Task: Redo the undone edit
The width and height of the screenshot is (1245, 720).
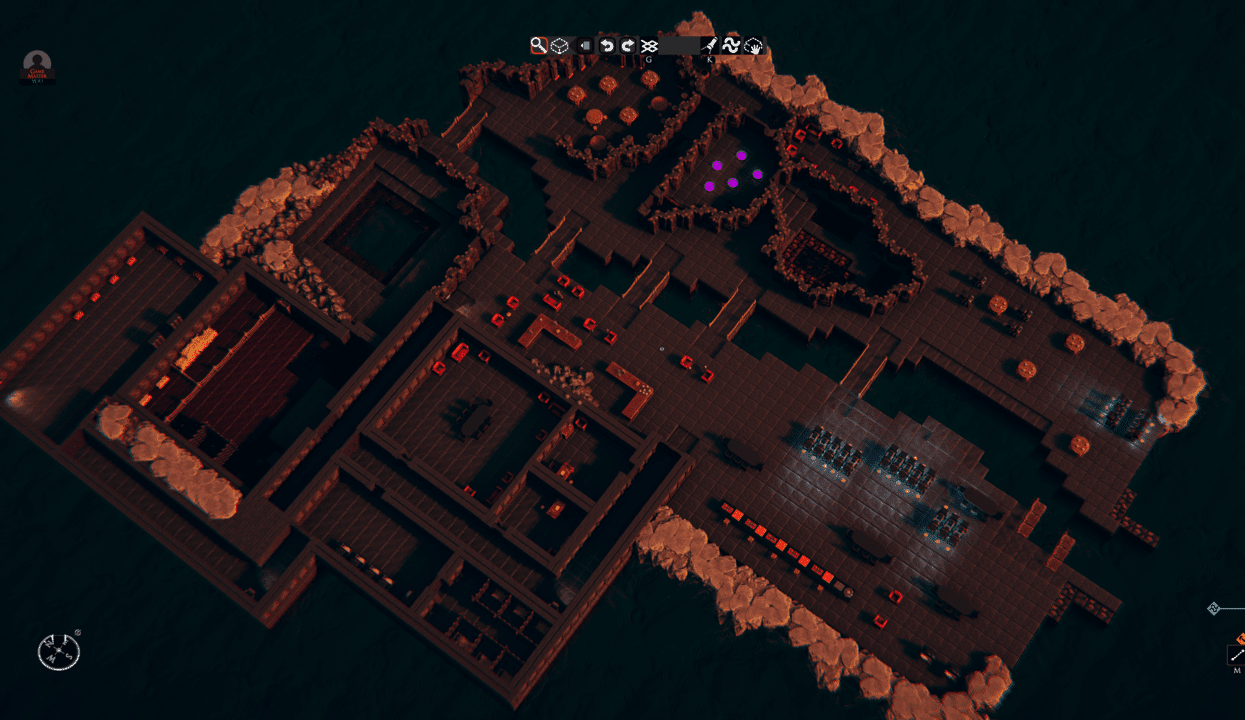Action: pyautogui.click(x=627, y=45)
